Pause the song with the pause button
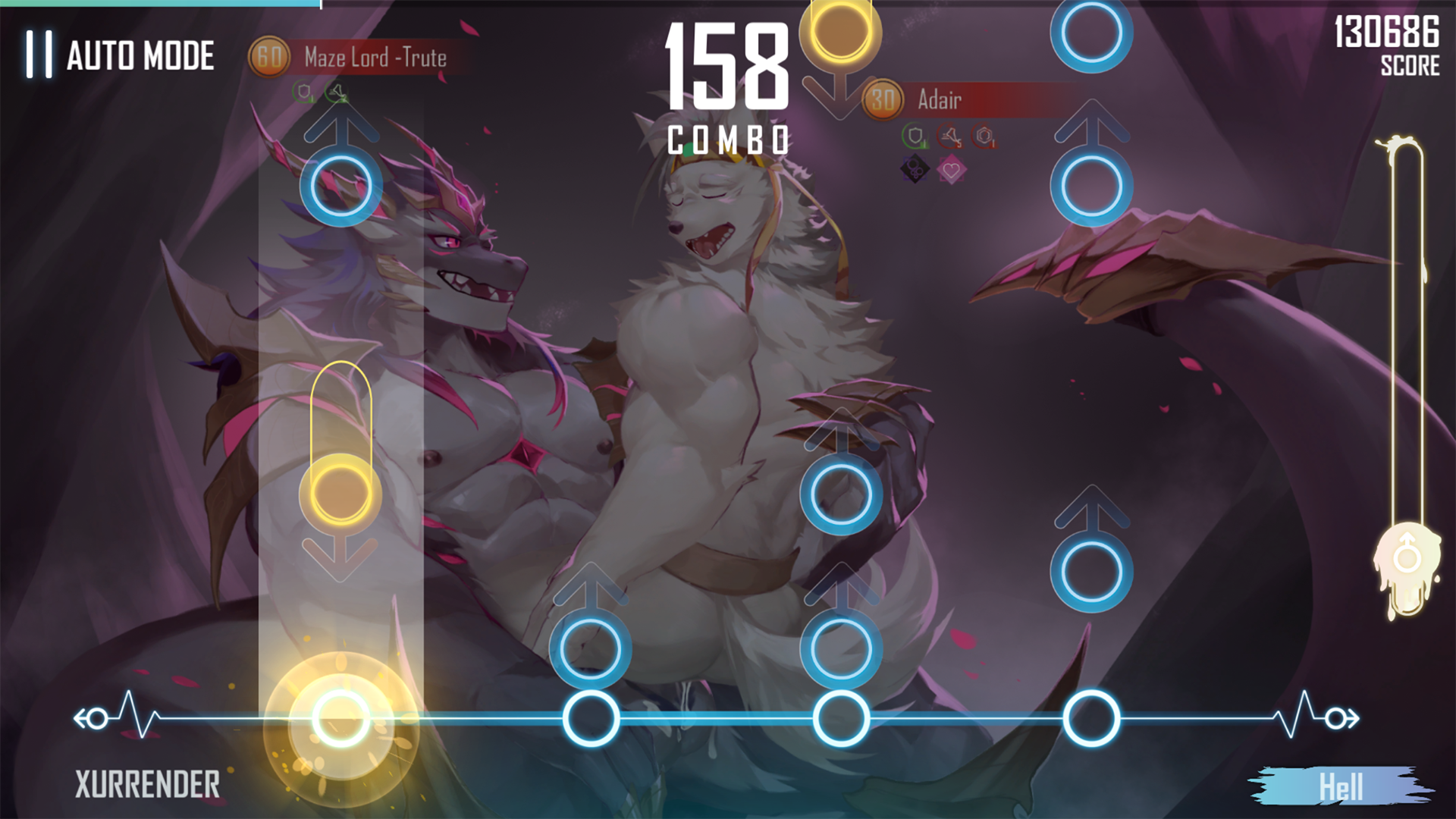Image resolution: width=1456 pixels, height=819 pixels. click(39, 55)
